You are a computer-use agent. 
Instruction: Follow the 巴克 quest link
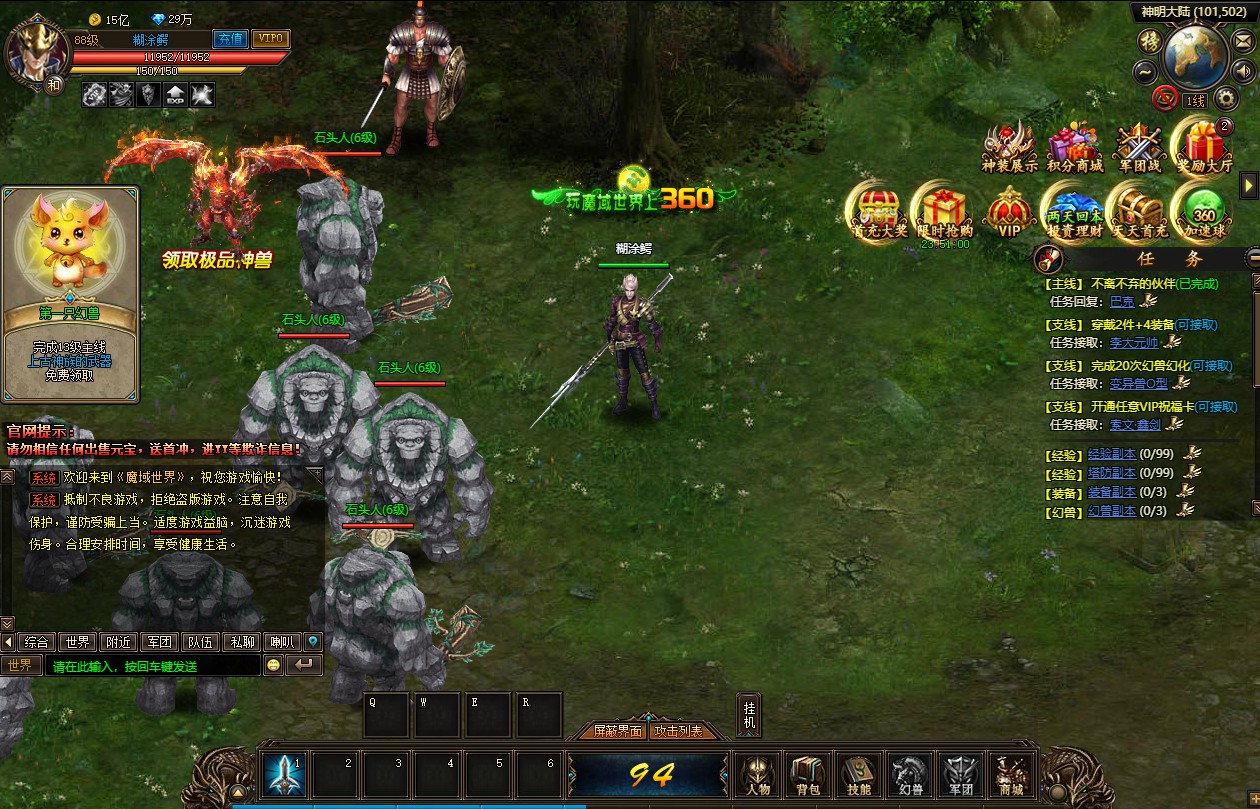1122,301
